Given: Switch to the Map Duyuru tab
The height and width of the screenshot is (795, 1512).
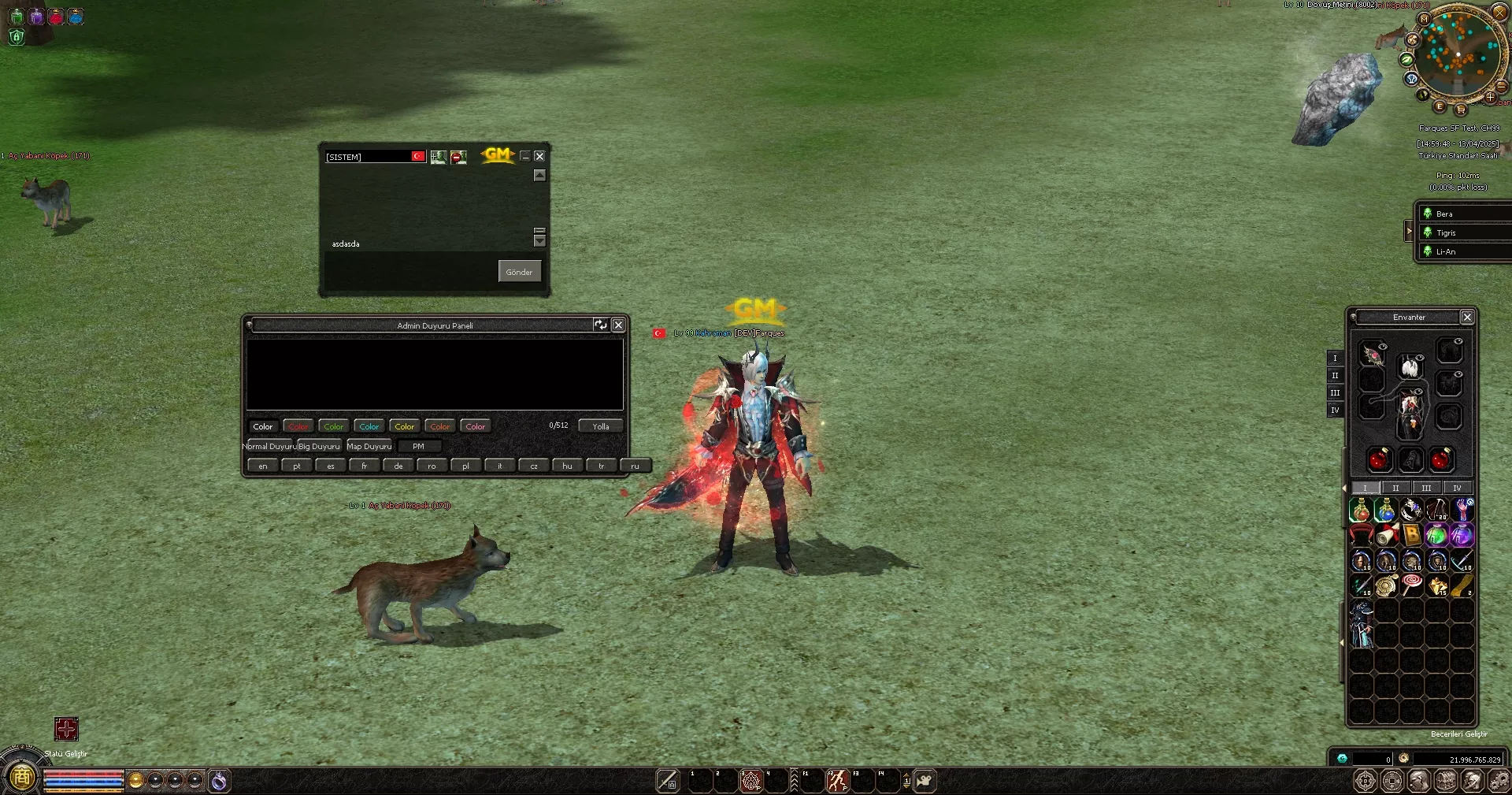Looking at the screenshot, I should pyautogui.click(x=369, y=446).
